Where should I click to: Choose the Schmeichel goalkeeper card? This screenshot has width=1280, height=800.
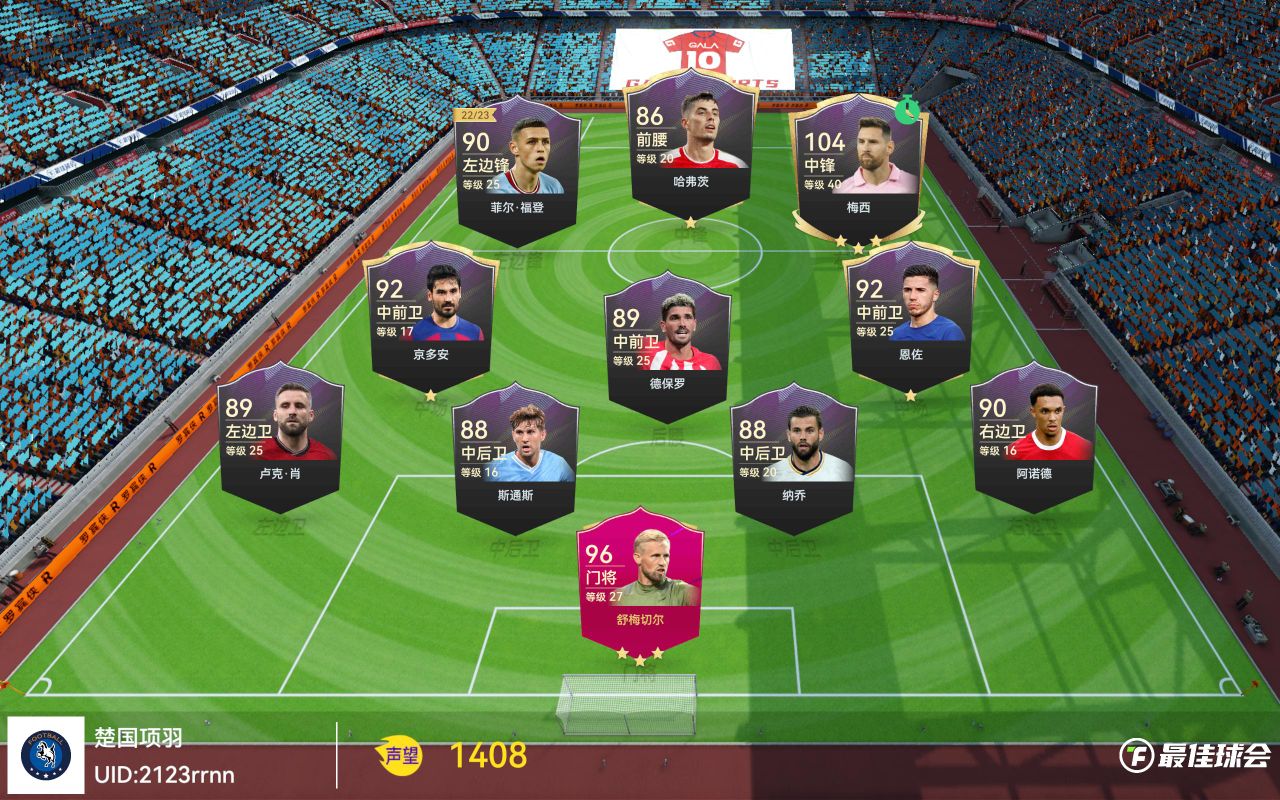(x=640, y=580)
